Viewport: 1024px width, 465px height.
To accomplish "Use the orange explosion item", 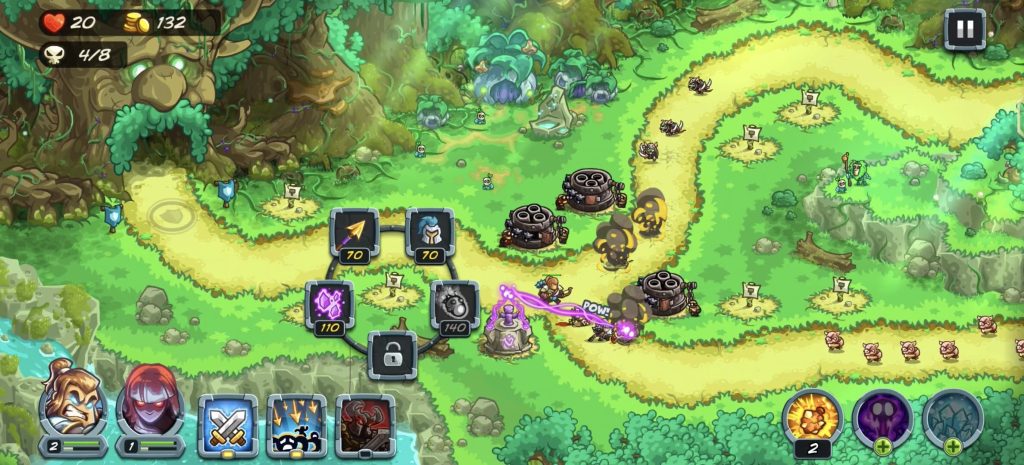I will coord(812,417).
